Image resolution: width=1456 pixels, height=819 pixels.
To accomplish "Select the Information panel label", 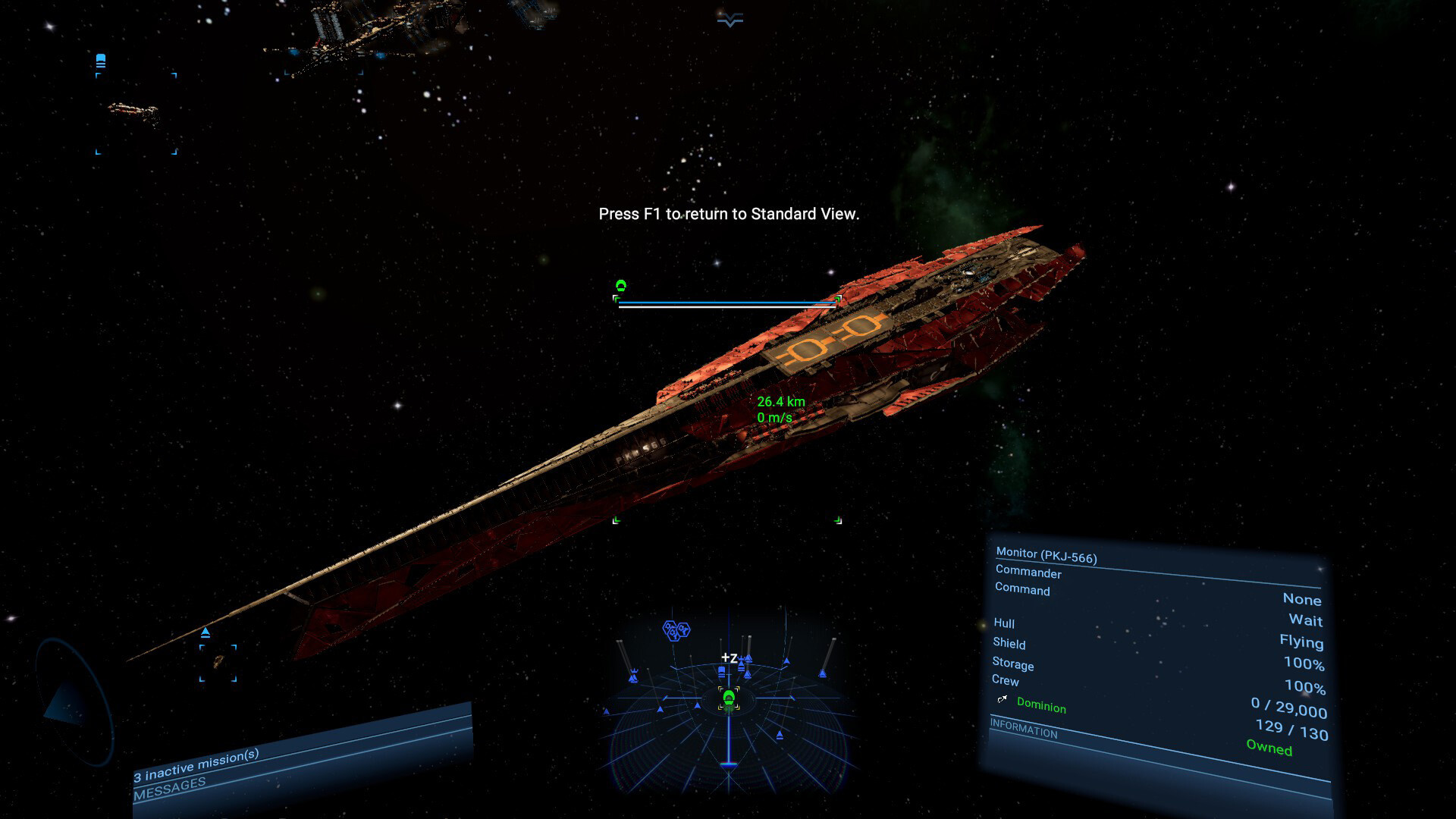I will pos(1023,729).
